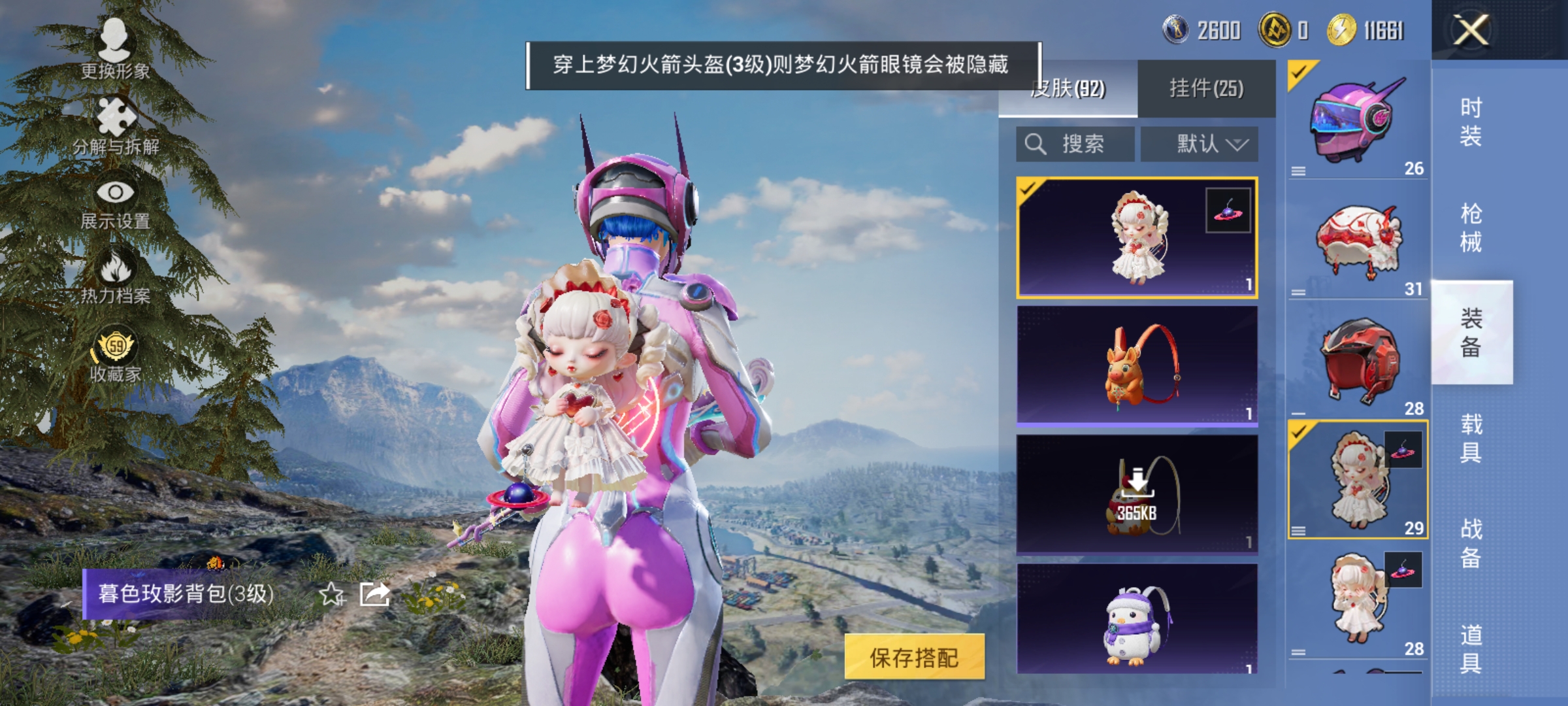
Task: Switch to the 挂件(25) tab
Action: (x=1207, y=88)
